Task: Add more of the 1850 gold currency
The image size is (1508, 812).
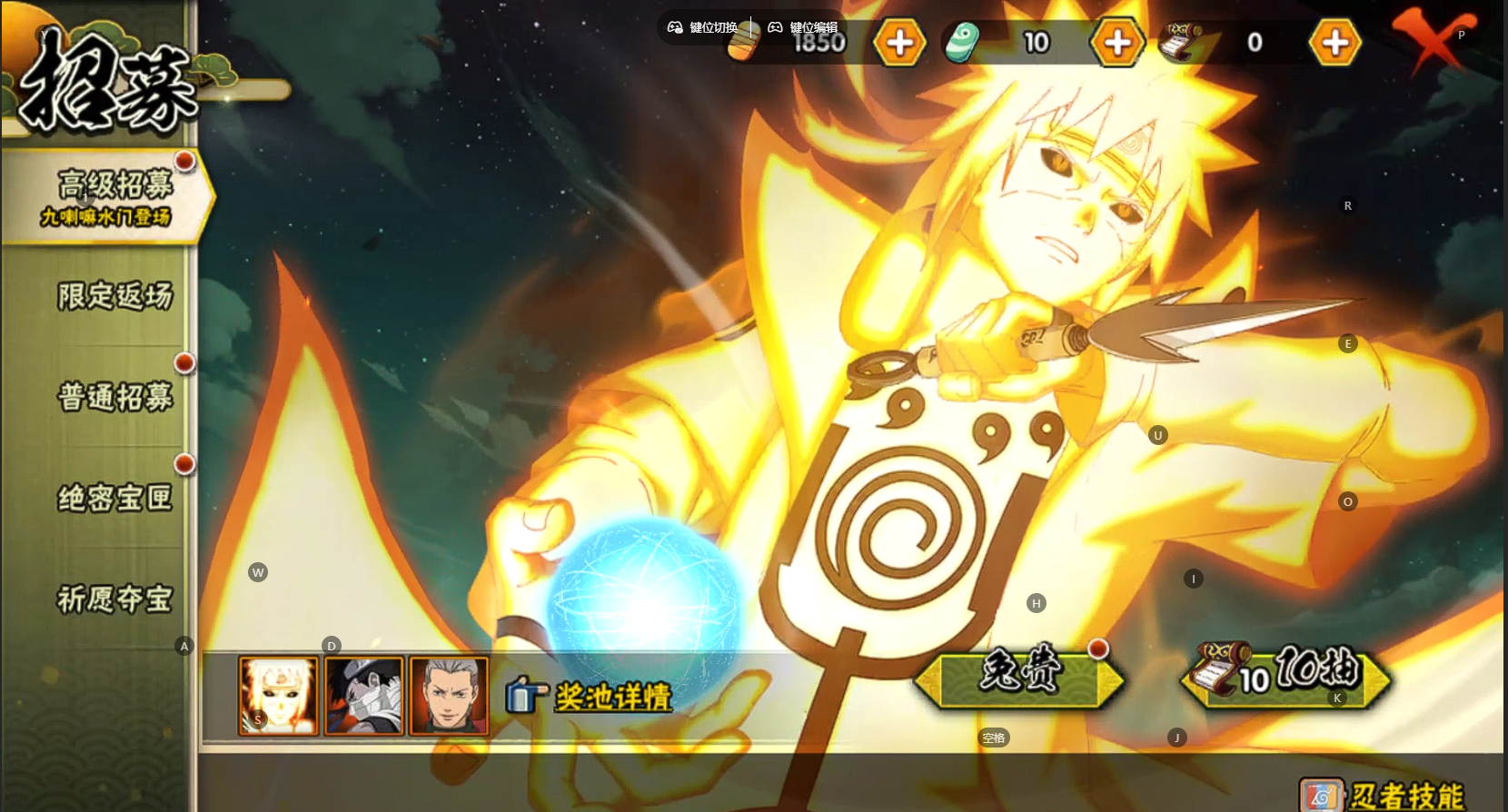Action: pos(899,43)
